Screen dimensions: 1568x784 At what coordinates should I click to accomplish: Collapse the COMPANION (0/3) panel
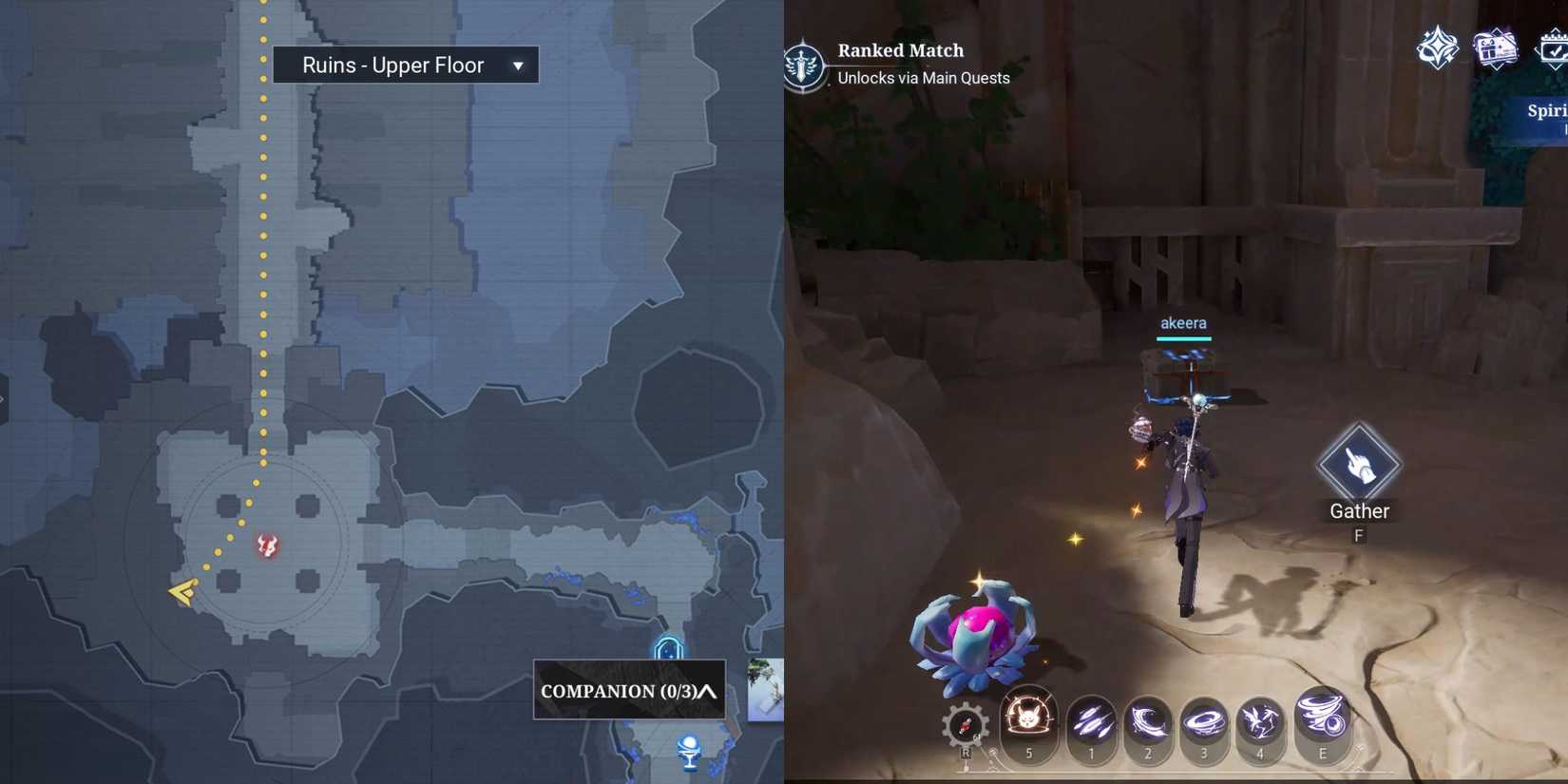coord(707,691)
